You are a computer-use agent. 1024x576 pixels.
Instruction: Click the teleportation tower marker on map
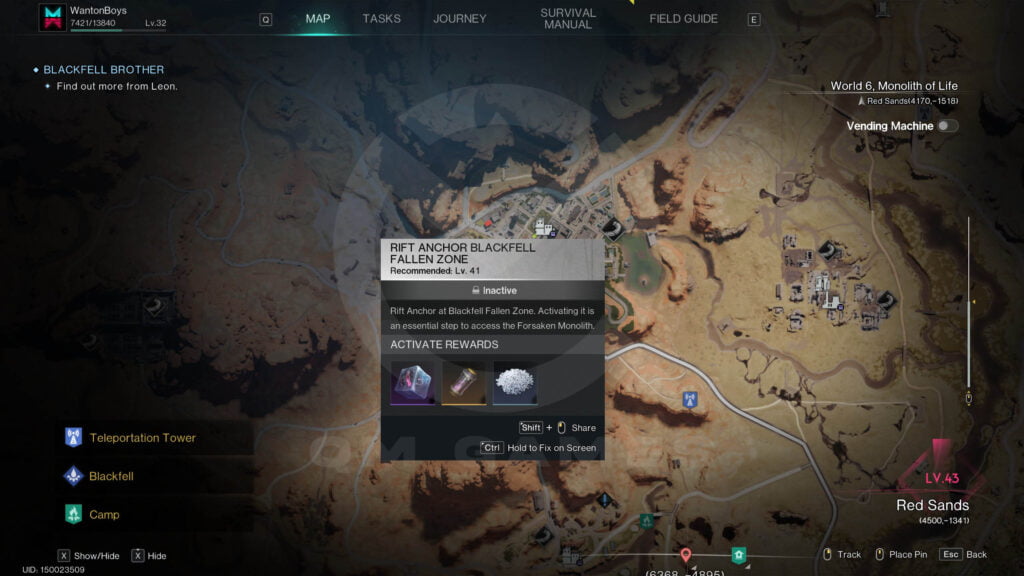pyautogui.click(x=689, y=401)
